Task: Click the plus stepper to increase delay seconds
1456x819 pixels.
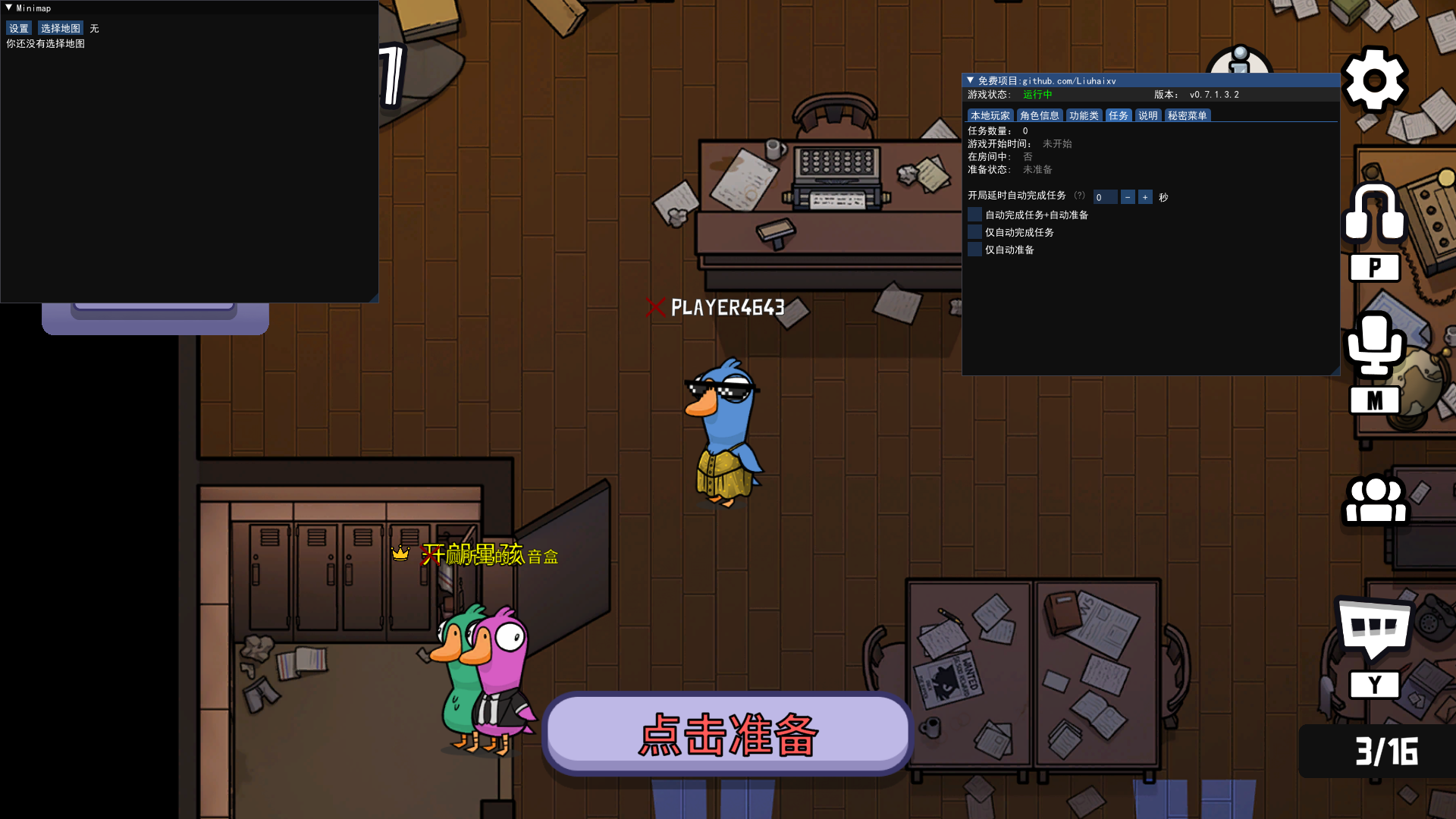Action: 1146,196
